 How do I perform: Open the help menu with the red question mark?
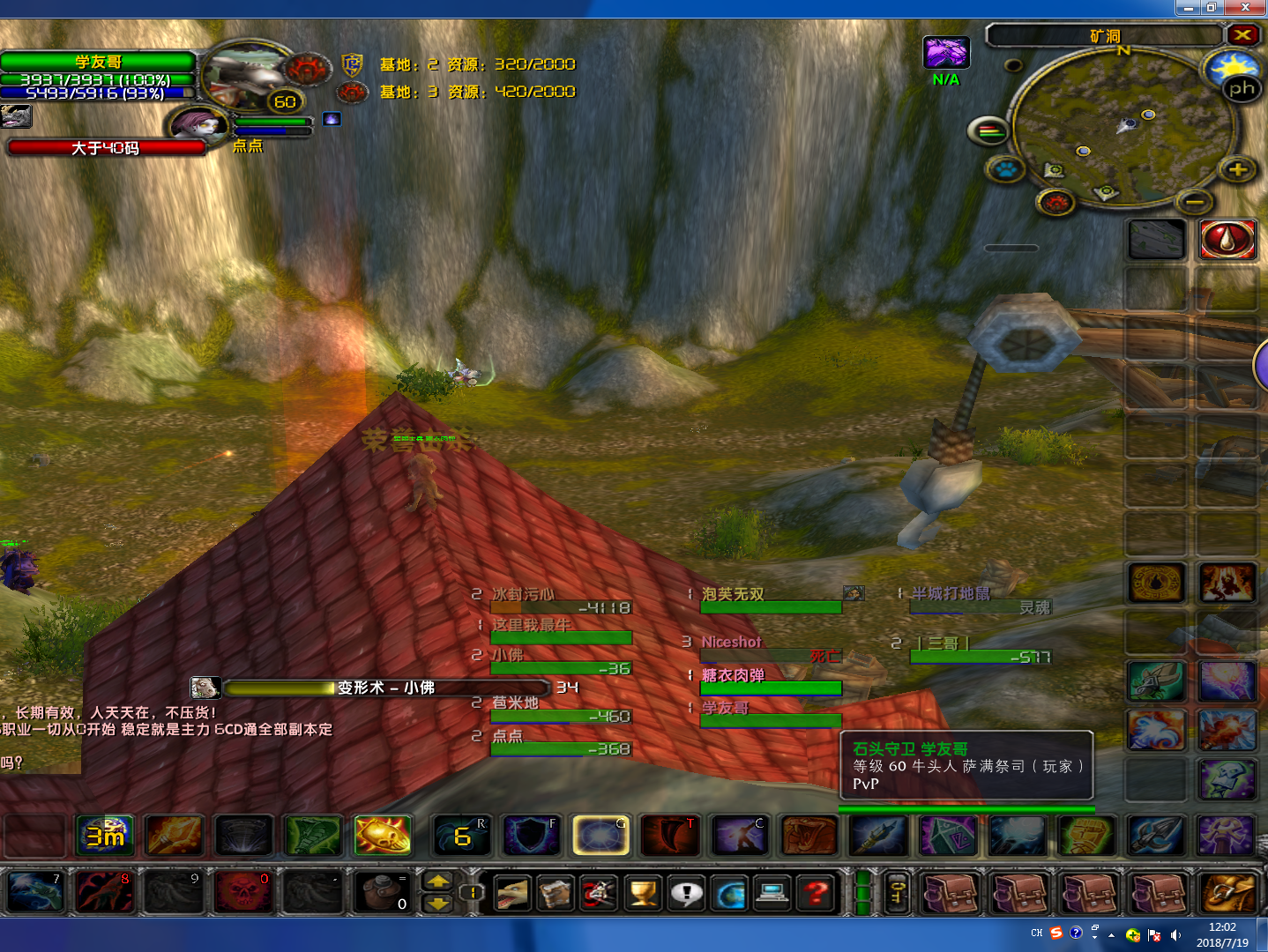coord(817,894)
